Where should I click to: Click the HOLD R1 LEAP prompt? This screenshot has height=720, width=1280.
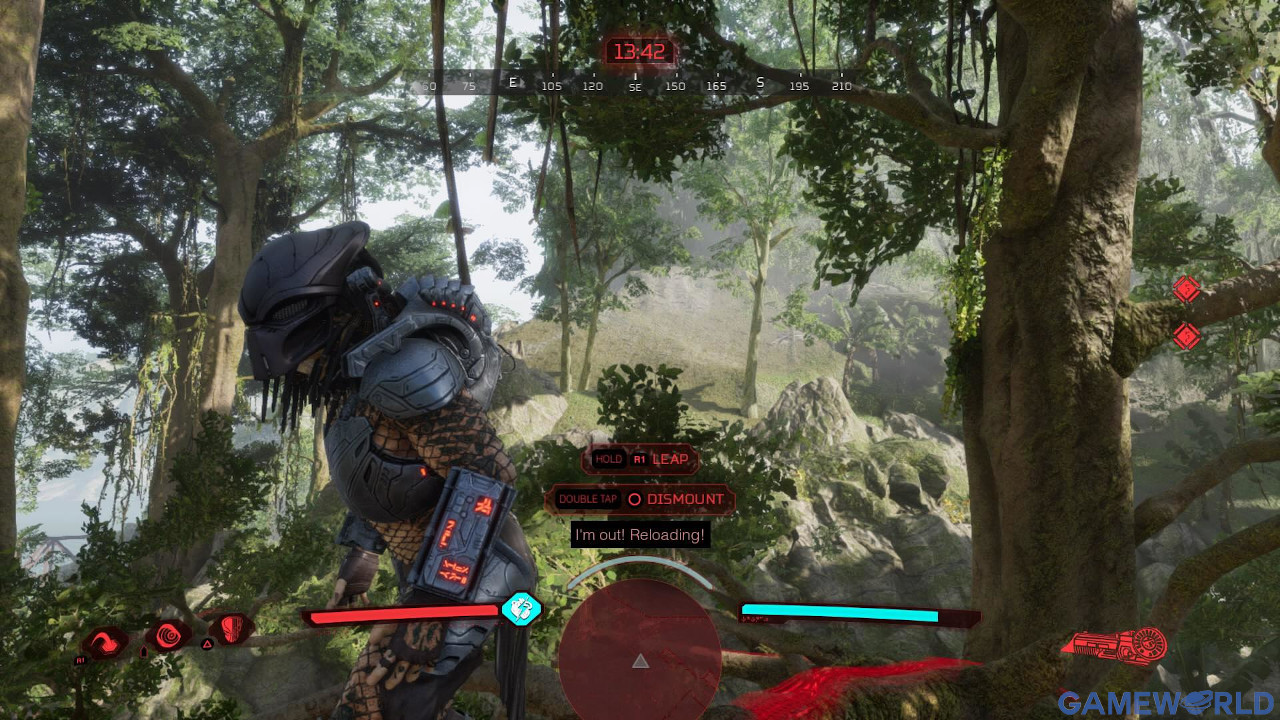[x=640, y=459]
